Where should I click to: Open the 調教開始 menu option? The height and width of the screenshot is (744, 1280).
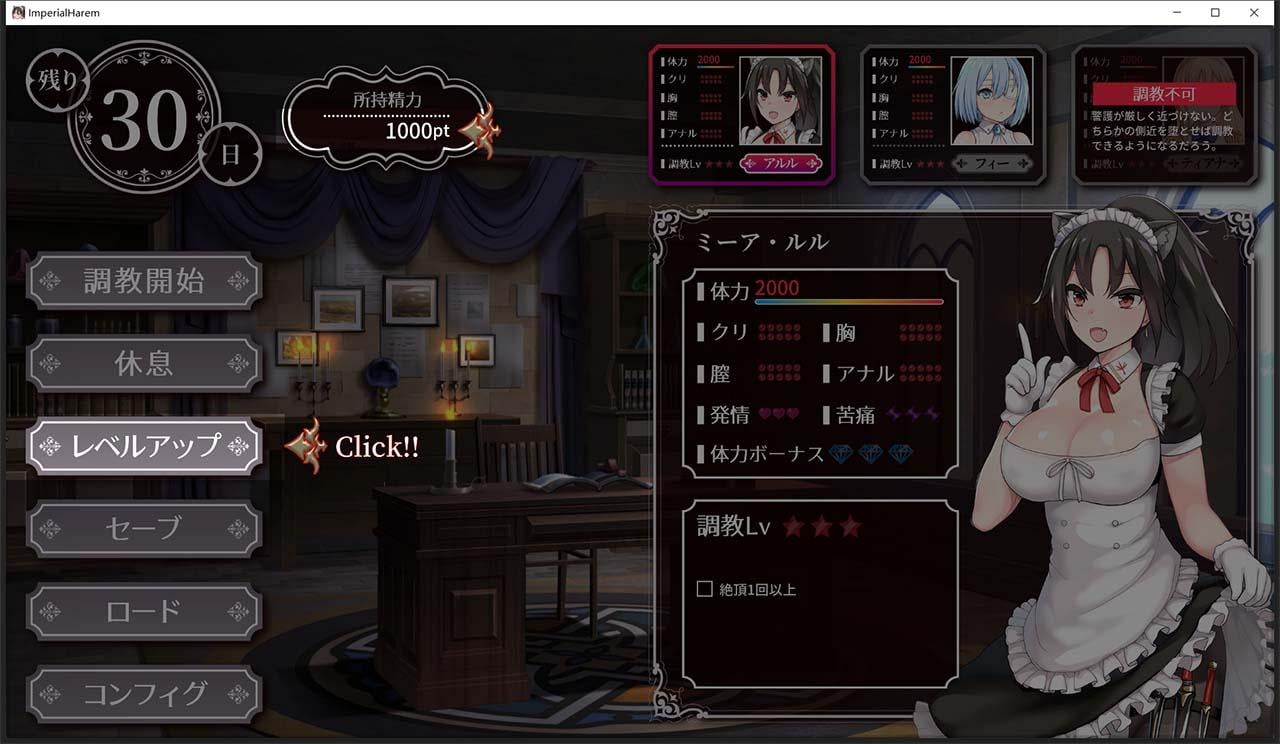[x=145, y=281]
